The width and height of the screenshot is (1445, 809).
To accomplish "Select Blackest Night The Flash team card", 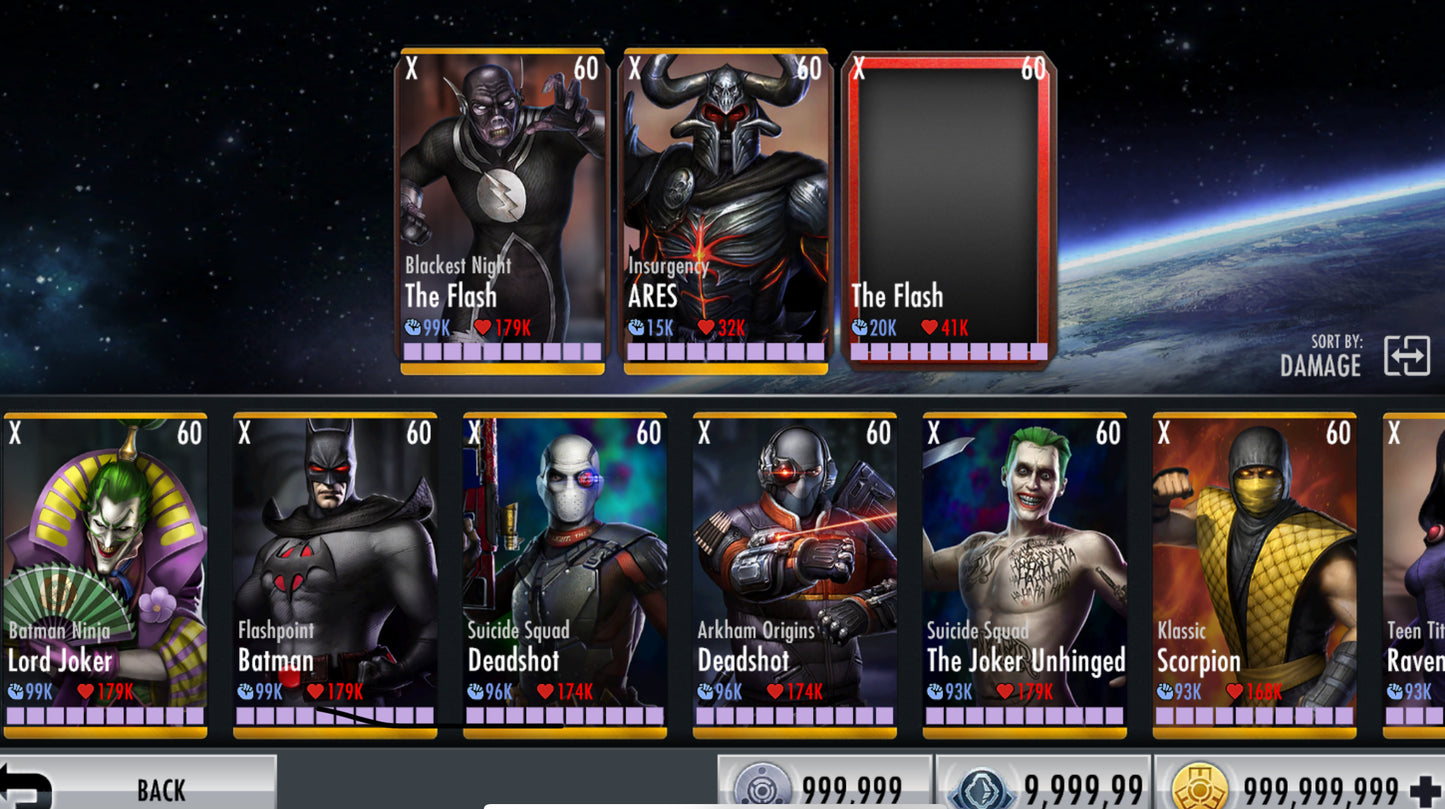I will pos(503,210).
